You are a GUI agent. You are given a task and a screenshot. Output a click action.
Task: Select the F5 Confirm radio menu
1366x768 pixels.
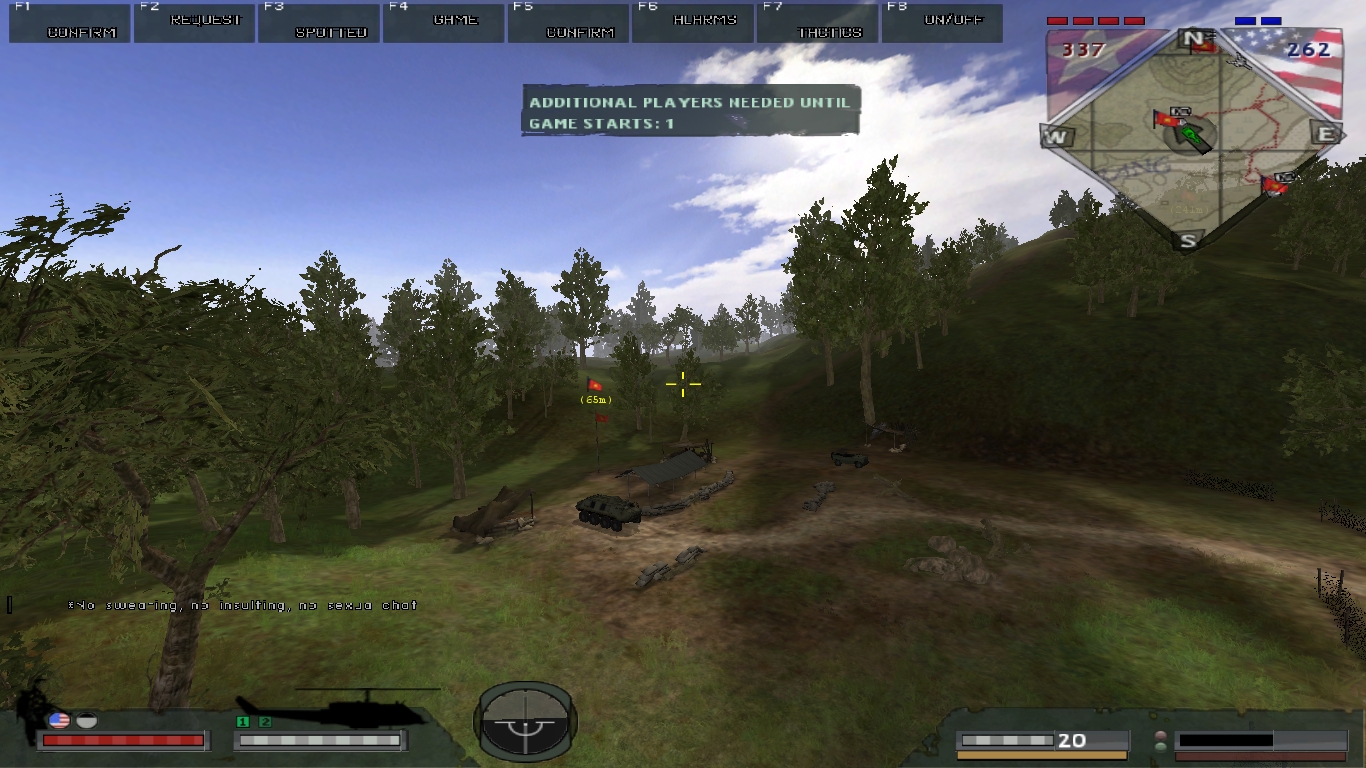(x=568, y=23)
